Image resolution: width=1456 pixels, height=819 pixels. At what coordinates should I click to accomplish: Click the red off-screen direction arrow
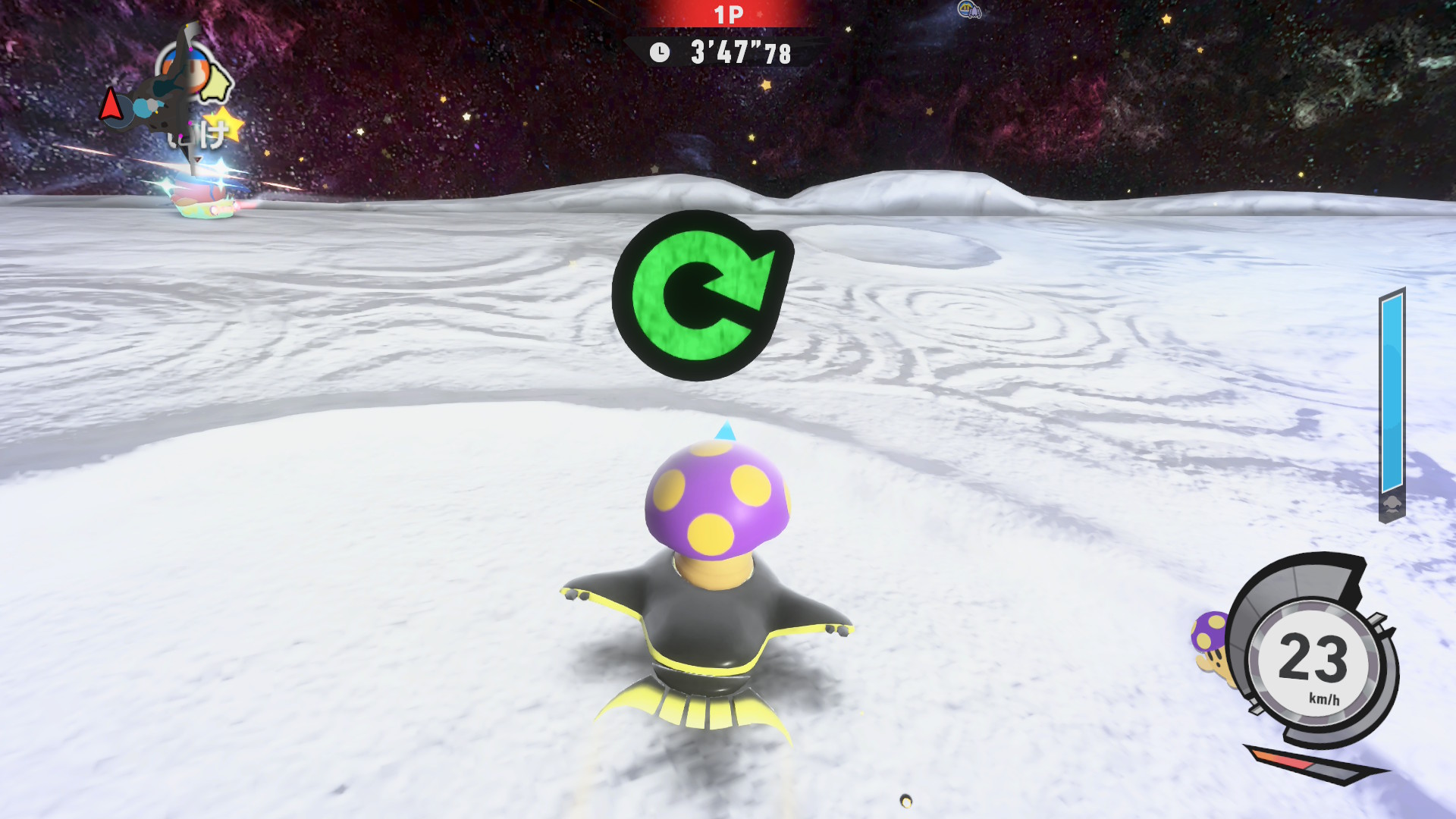111,104
